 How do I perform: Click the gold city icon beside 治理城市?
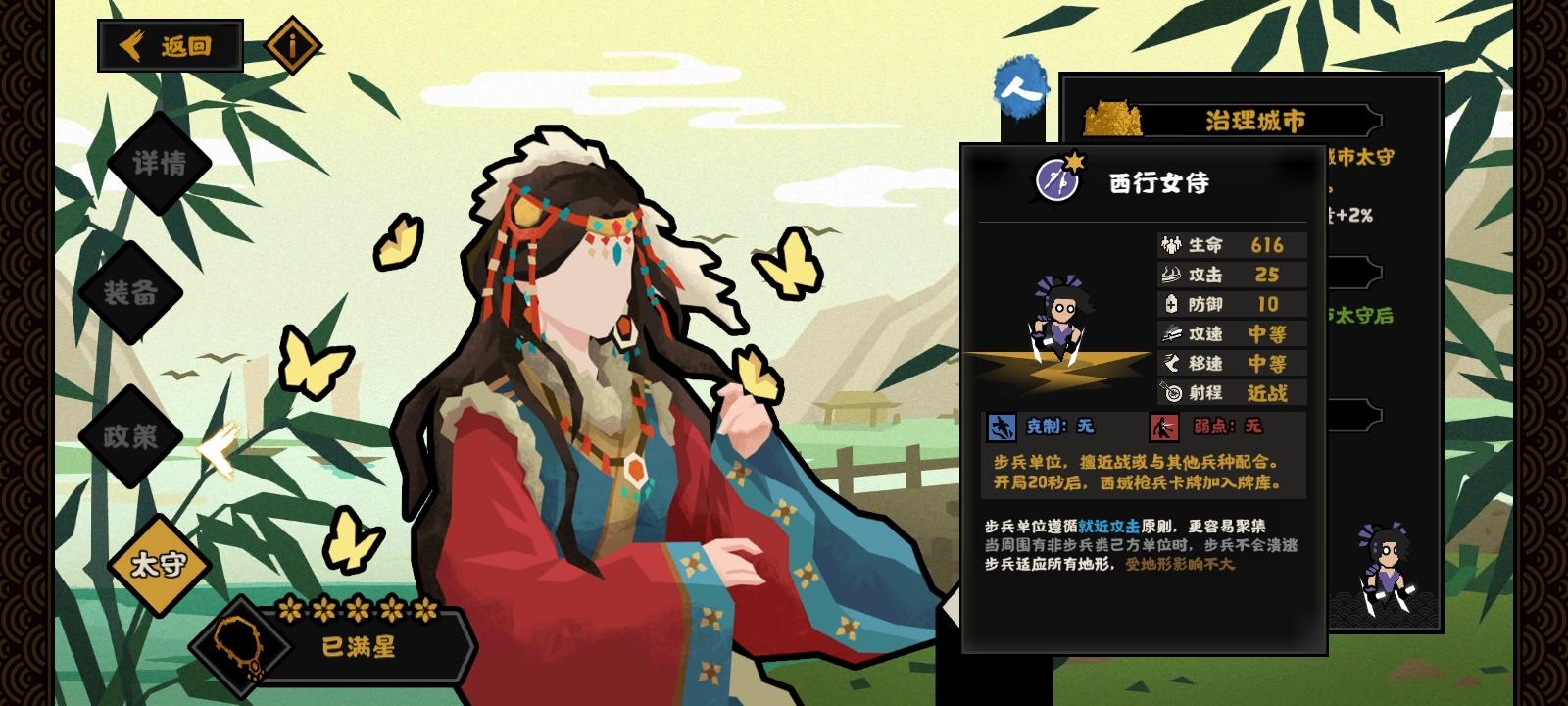pos(1114,119)
